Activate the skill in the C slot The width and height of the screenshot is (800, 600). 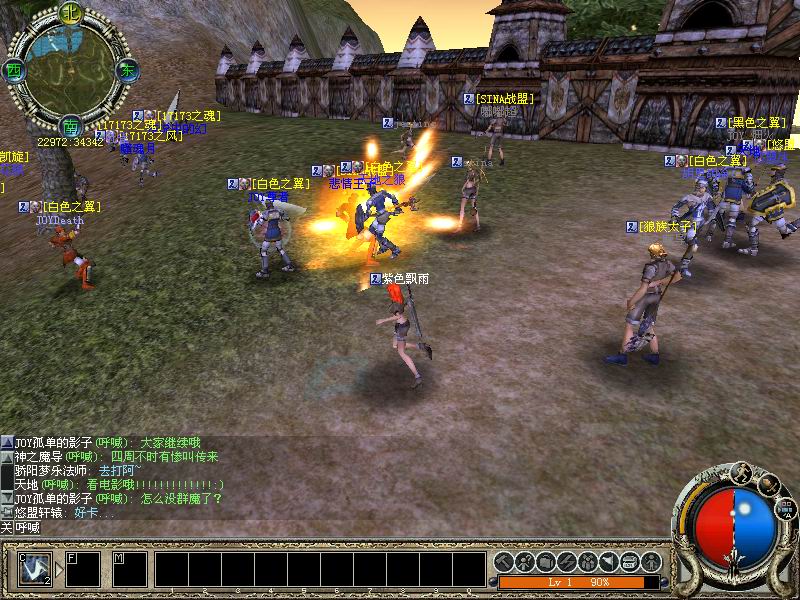coord(35,568)
